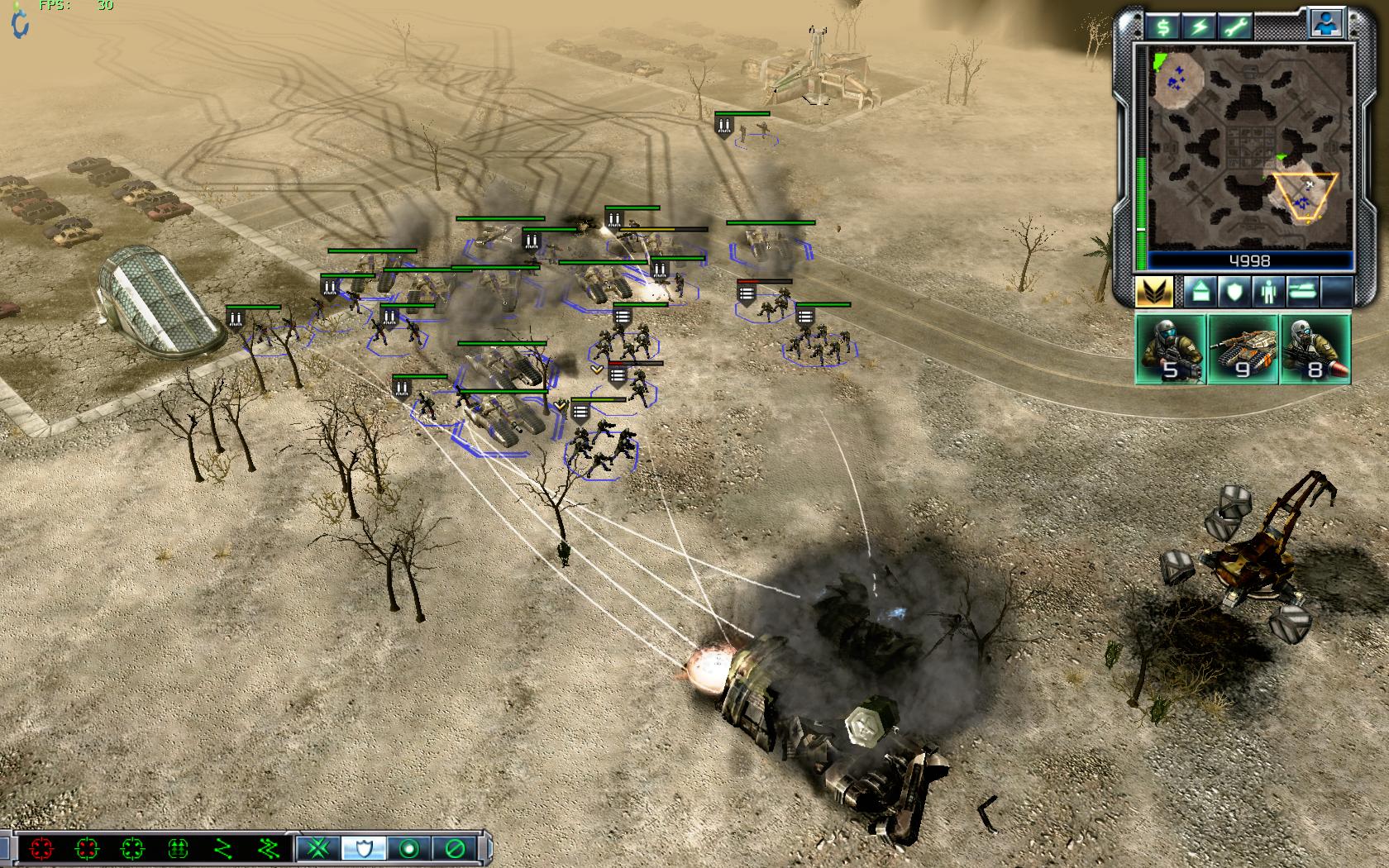Activate the single zigzag waypoint command

click(x=223, y=848)
